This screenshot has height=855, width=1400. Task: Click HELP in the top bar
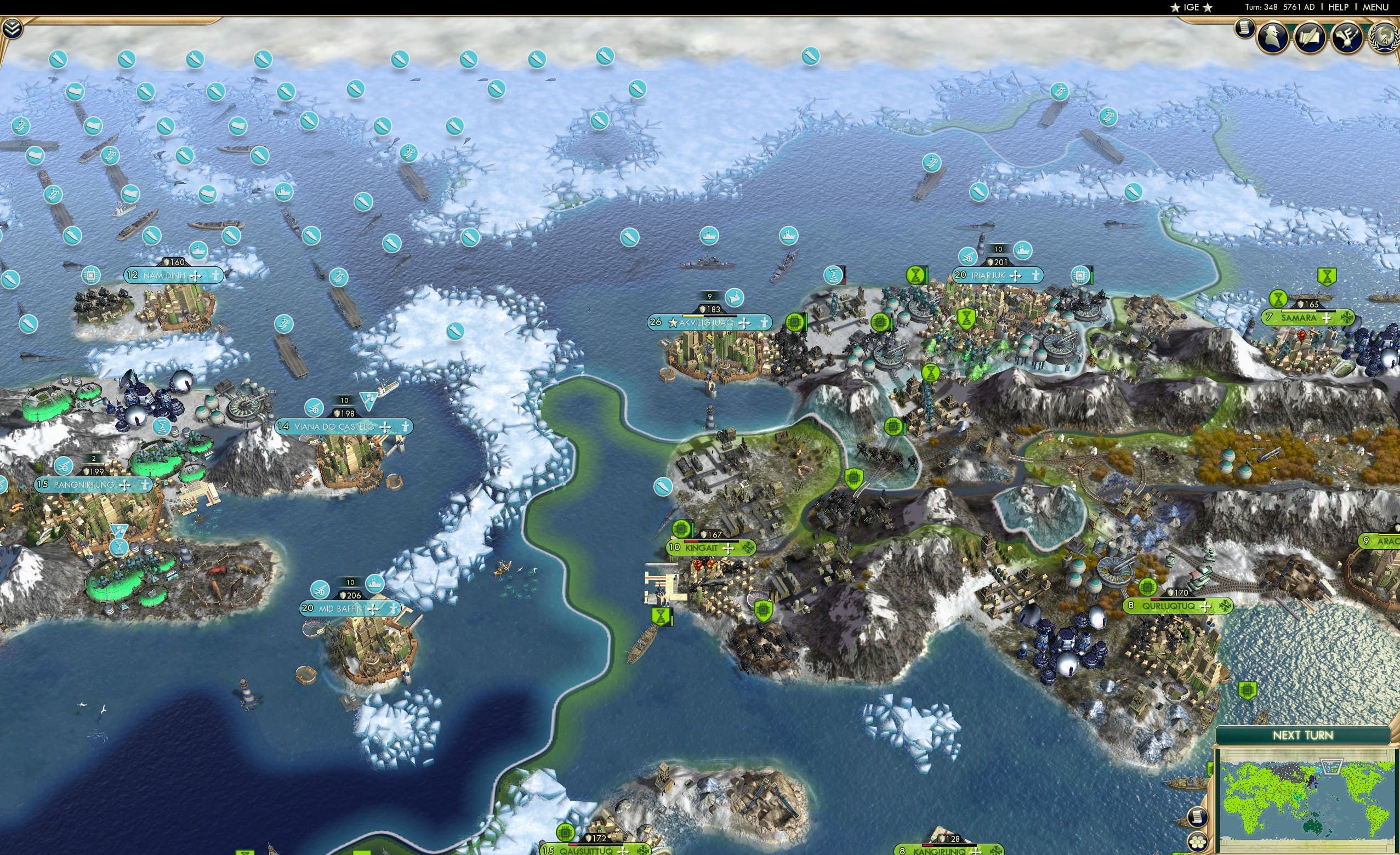pyautogui.click(x=1338, y=7)
